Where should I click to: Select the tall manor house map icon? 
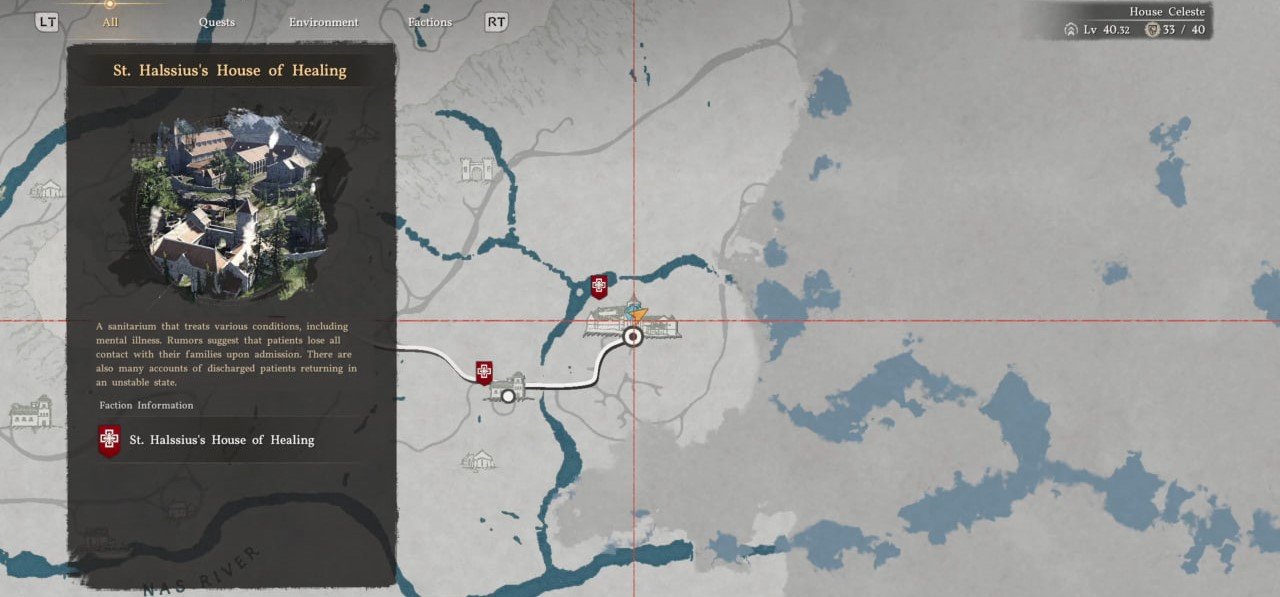tap(30, 412)
